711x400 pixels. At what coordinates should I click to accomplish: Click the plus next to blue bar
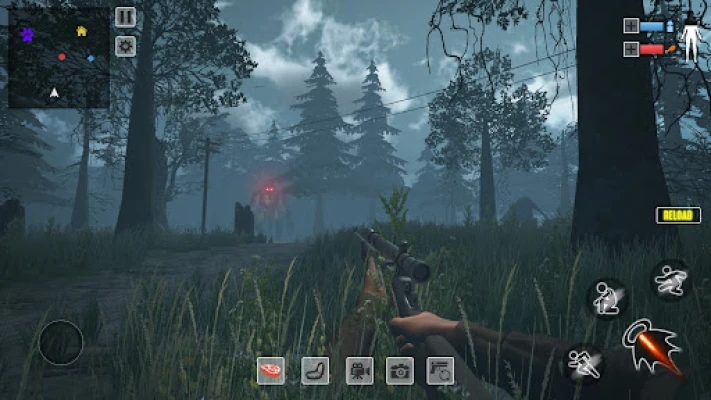[x=631, y=26]
